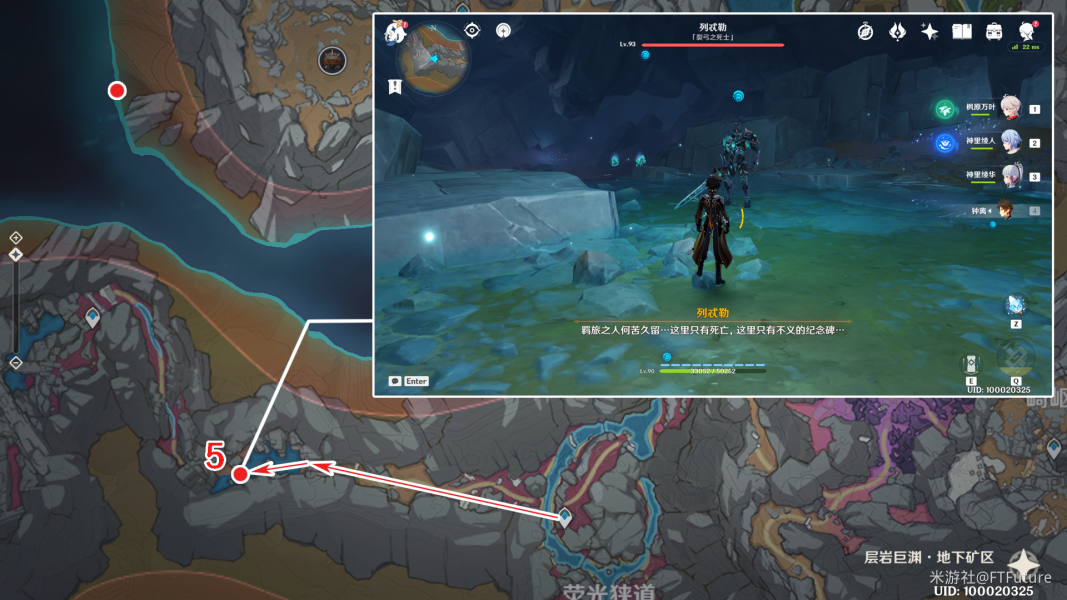The height and width of the screenshot is (600, 1067).
Task: Open the chat box labeled Enter
Action: point(409,381)
